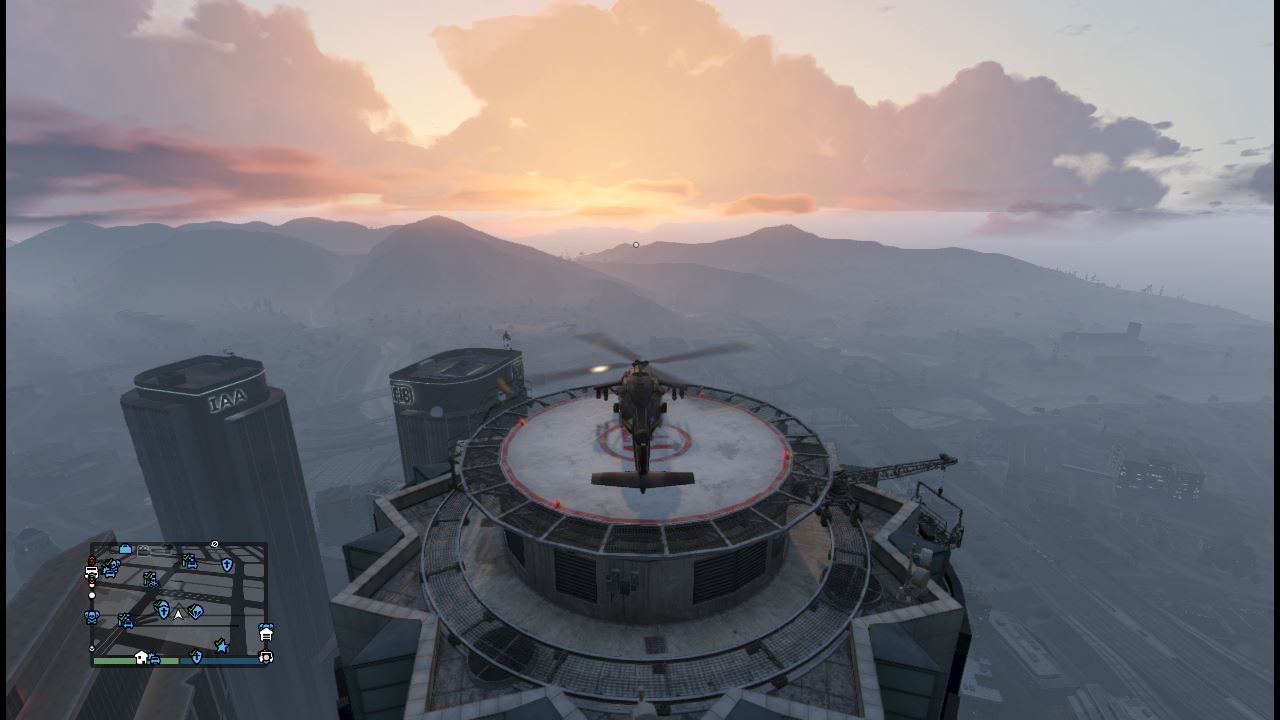Click the blue skull marker on minimap
The width and height of the screenshot is (1280, 720).
pyautogui.click(x=92, y=618)
